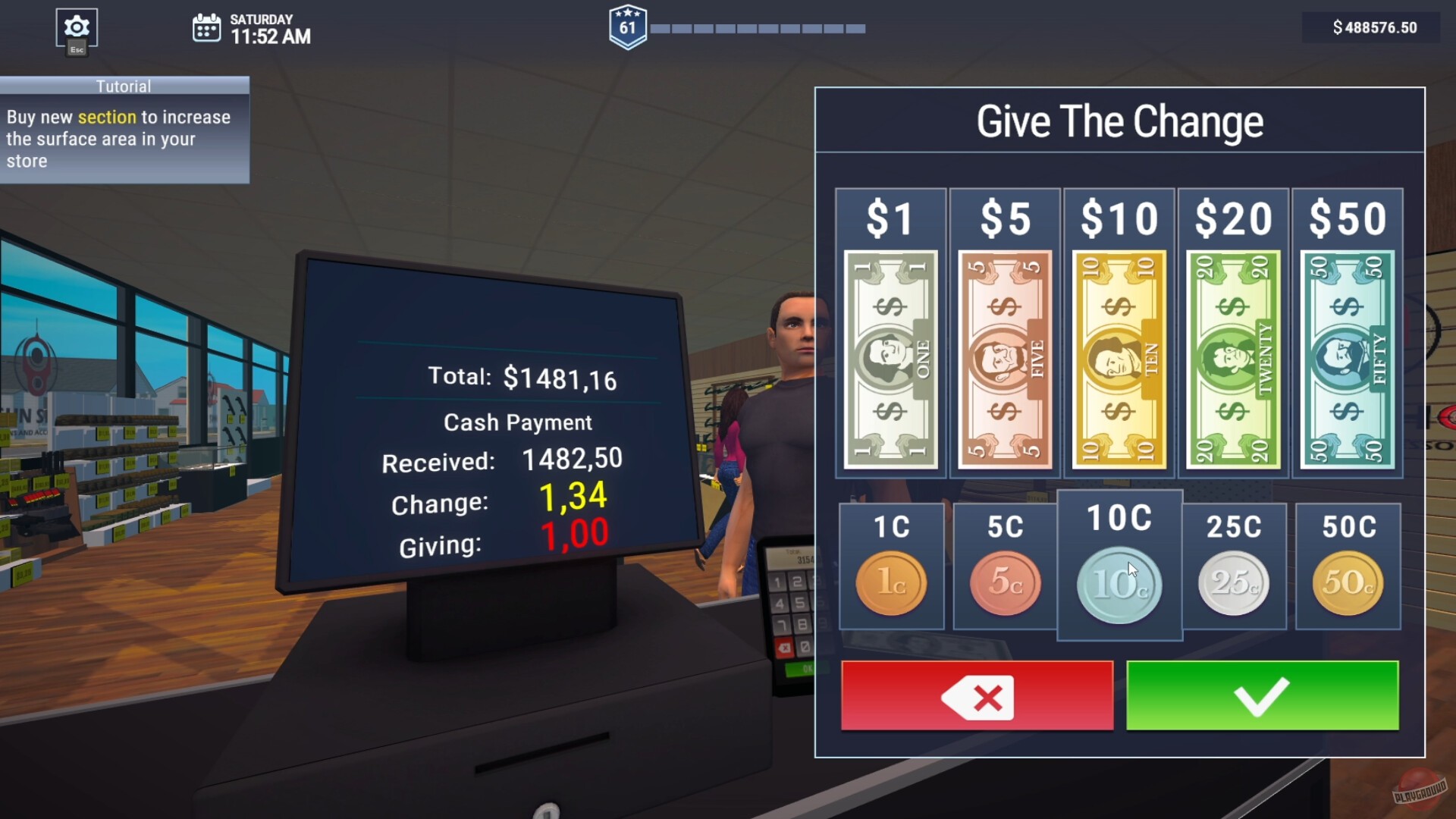Click the highlighted section link in the tutorial
Screen dimensions: 1456x819
coord(106,118)
